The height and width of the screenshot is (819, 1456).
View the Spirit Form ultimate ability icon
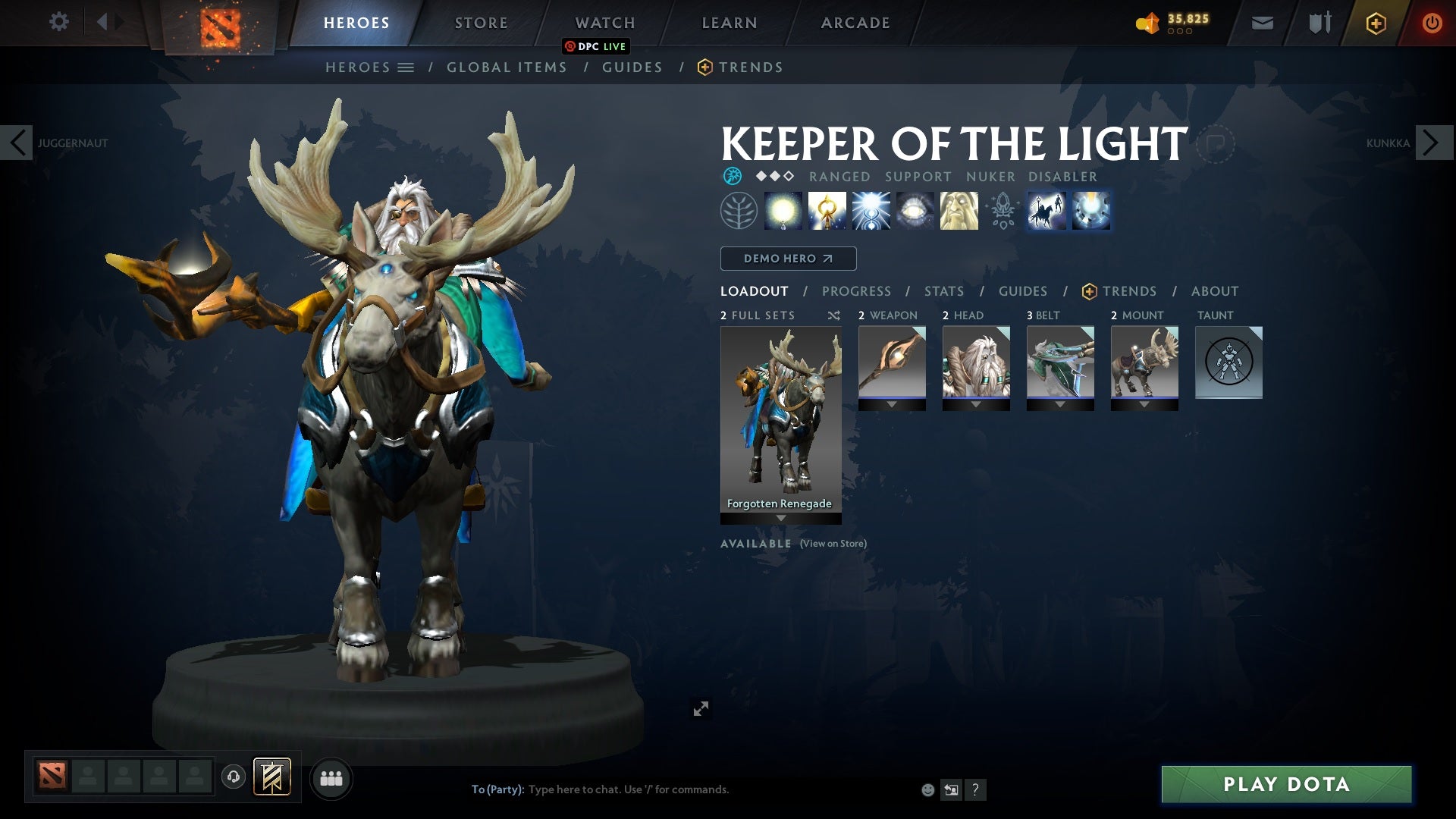959,211
